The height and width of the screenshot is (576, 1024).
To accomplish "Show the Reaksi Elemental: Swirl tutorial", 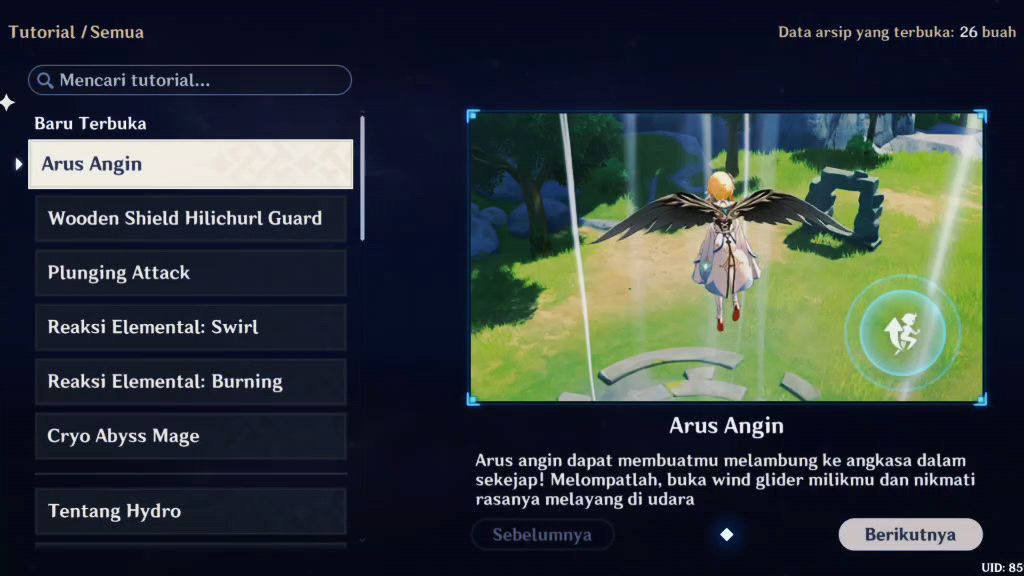I will click(190, 327).
